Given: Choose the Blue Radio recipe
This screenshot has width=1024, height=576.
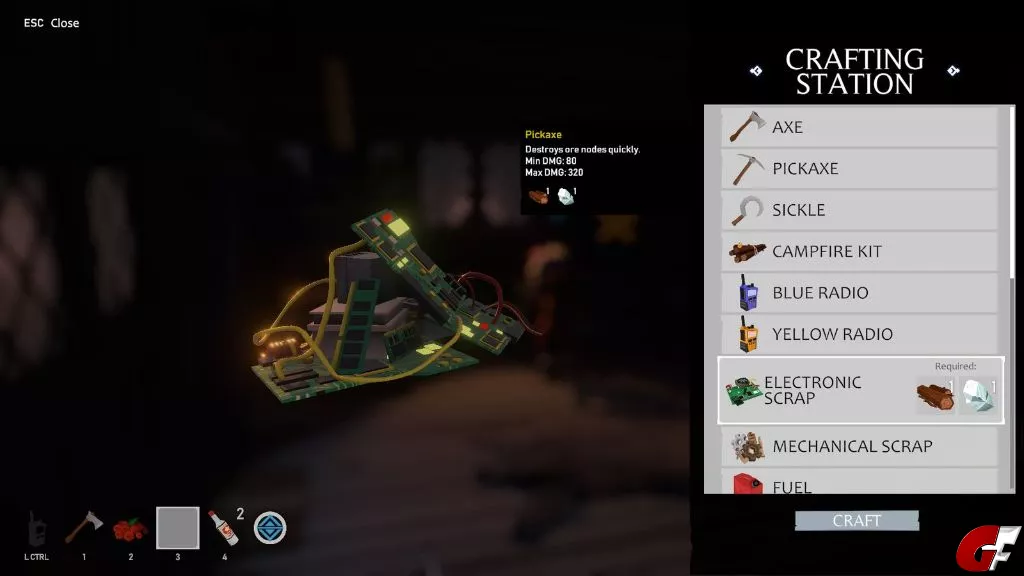Looking at the screenshot, I should 860,293.
